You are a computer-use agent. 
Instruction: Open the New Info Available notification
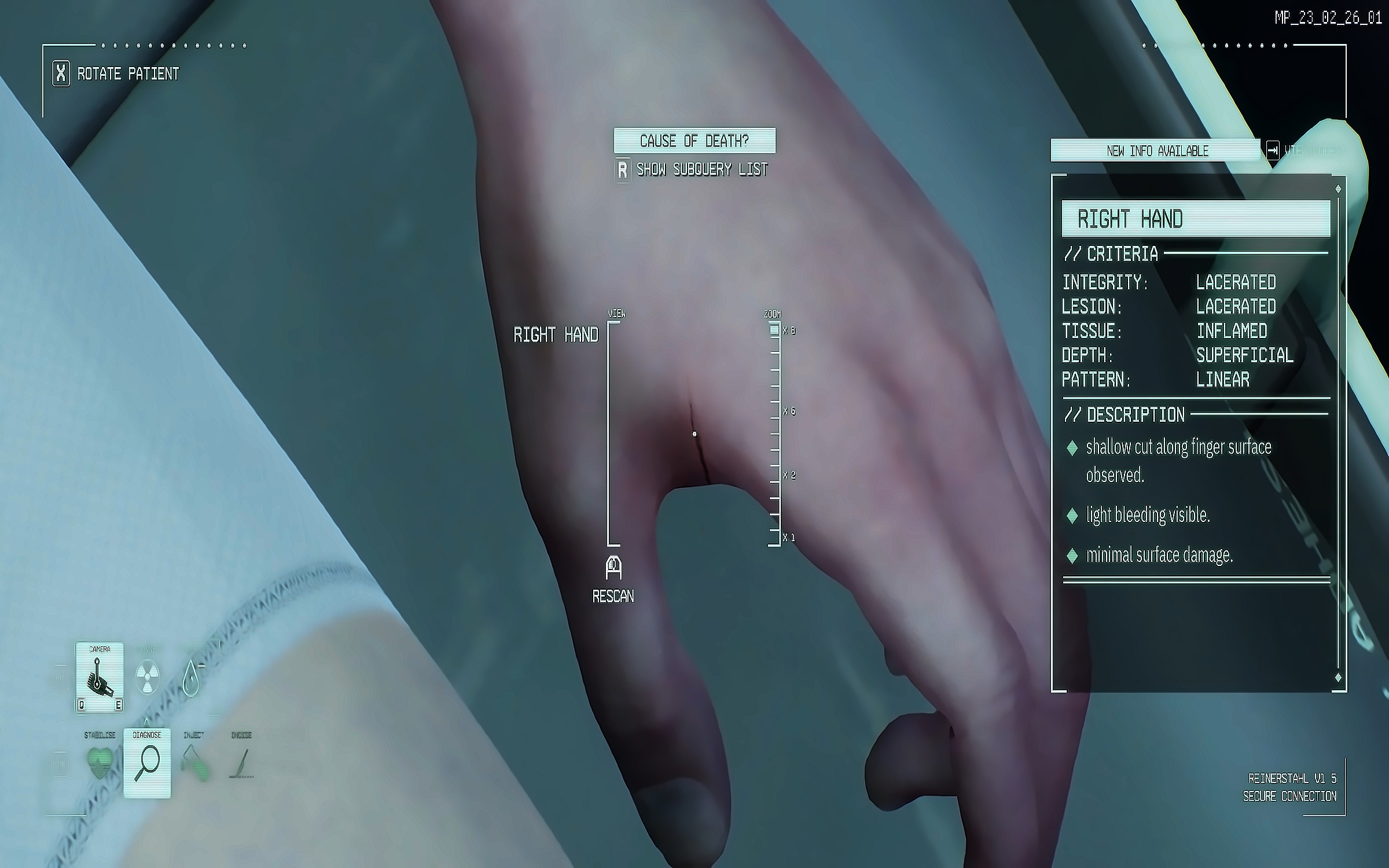1156,151
